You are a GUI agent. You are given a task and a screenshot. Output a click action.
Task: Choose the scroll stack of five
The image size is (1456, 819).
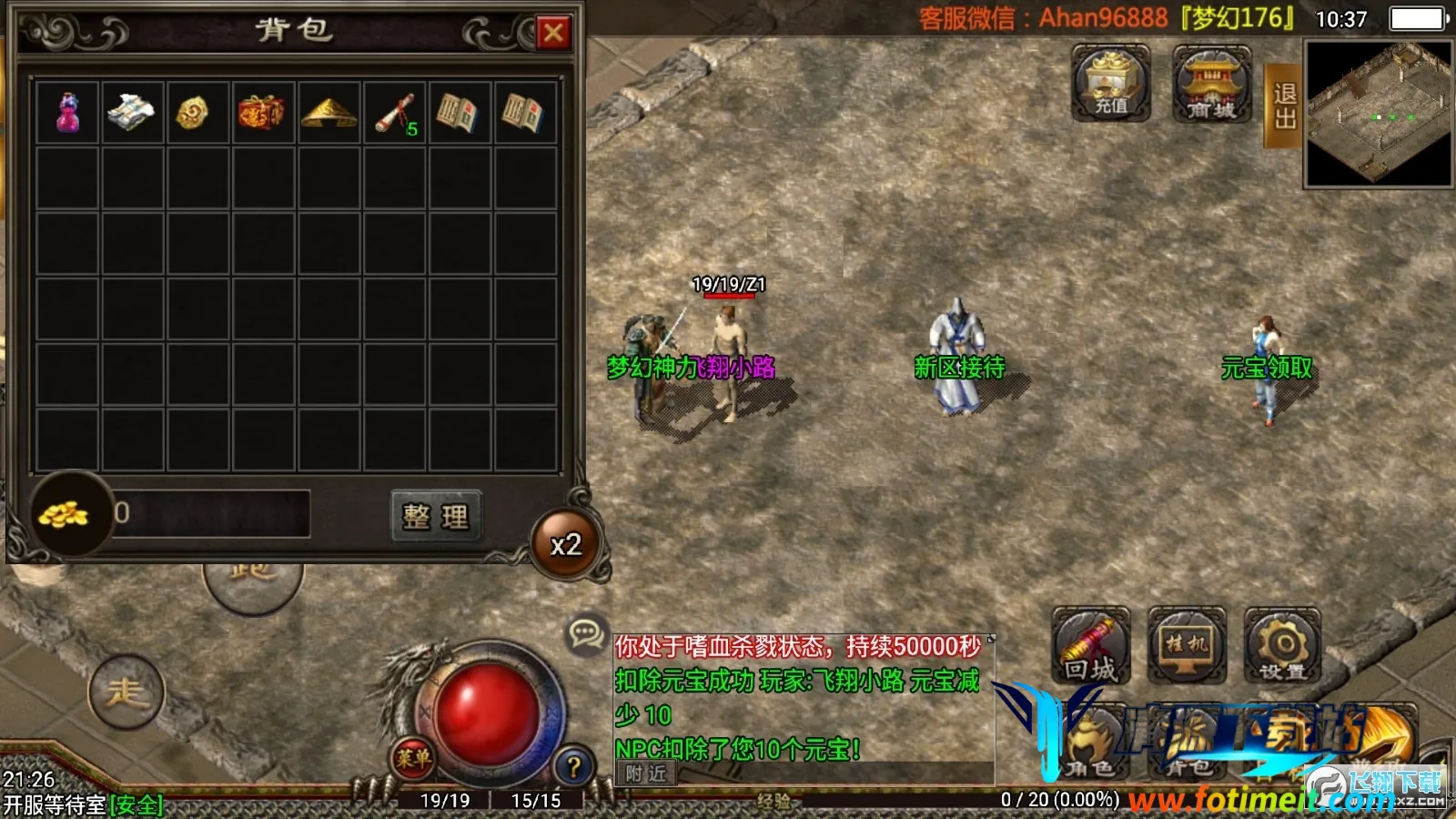click(395, 113)
